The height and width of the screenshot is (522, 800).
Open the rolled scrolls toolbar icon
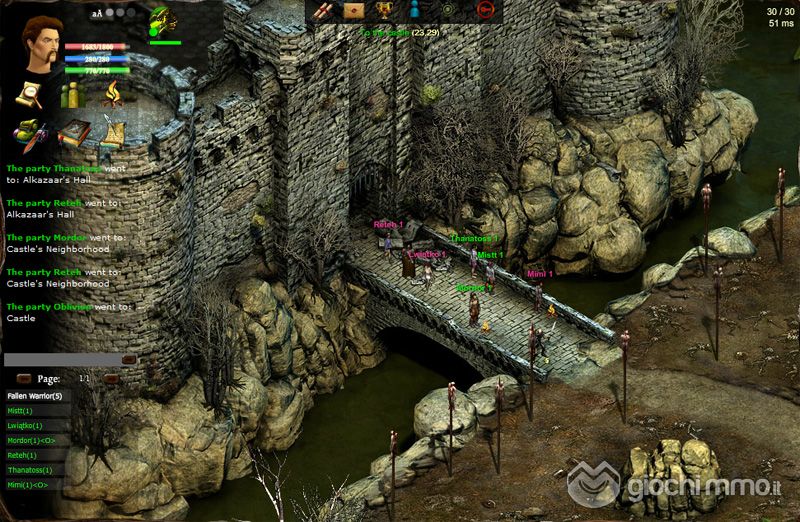[323, 10]
